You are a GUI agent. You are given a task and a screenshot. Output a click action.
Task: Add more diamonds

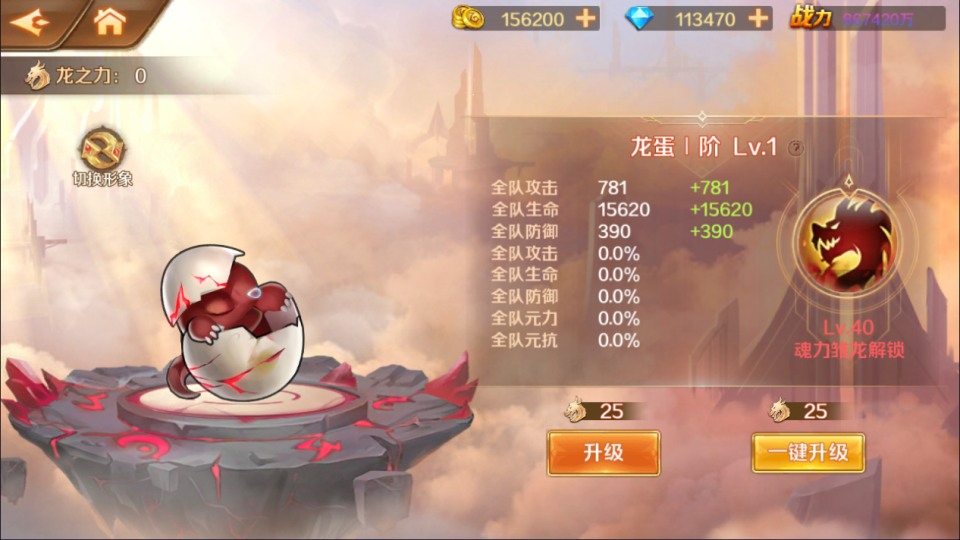coord(758,18)
